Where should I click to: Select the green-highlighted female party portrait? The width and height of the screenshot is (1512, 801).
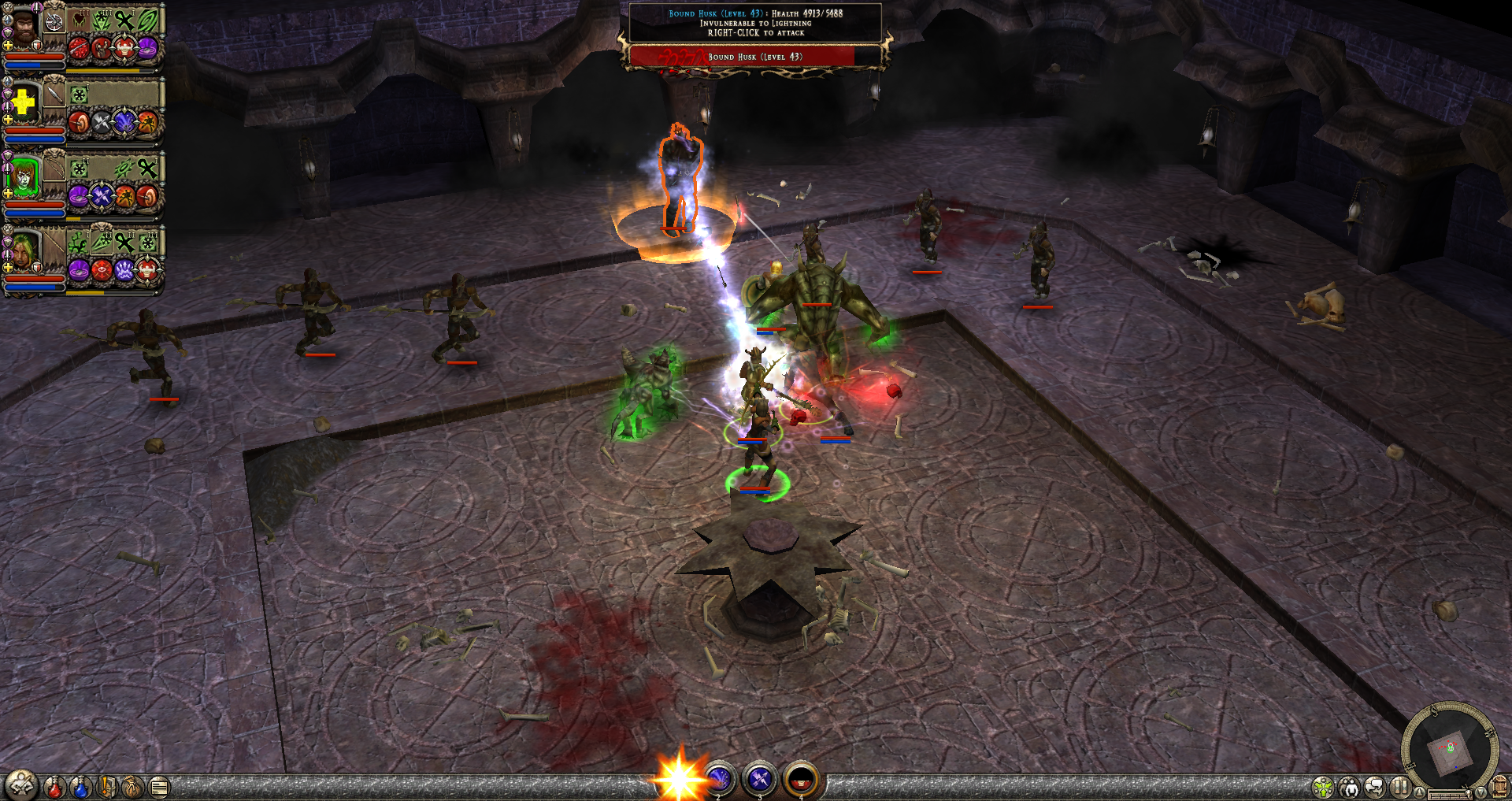[x=24, y=178]
